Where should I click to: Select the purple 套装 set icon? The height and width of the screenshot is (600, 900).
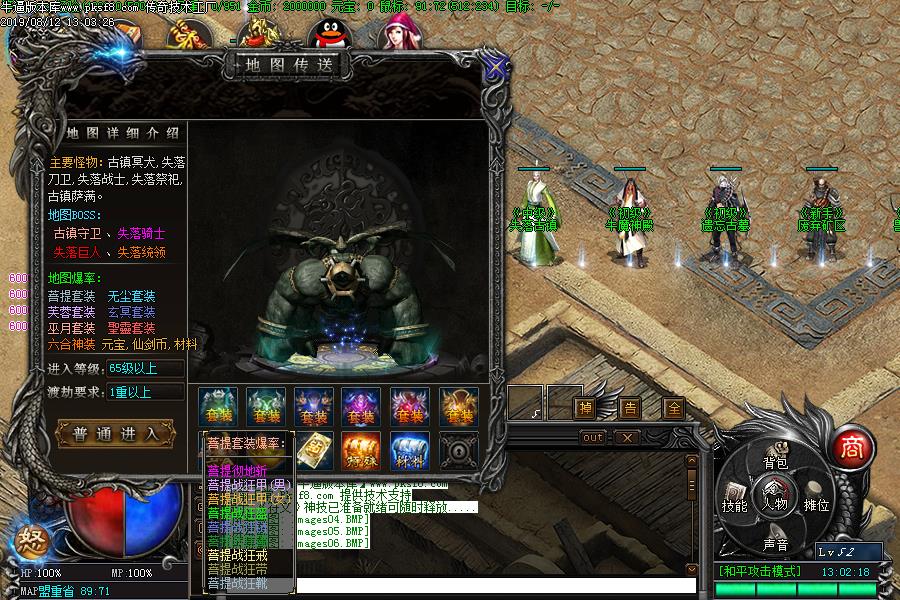(362, 406)
